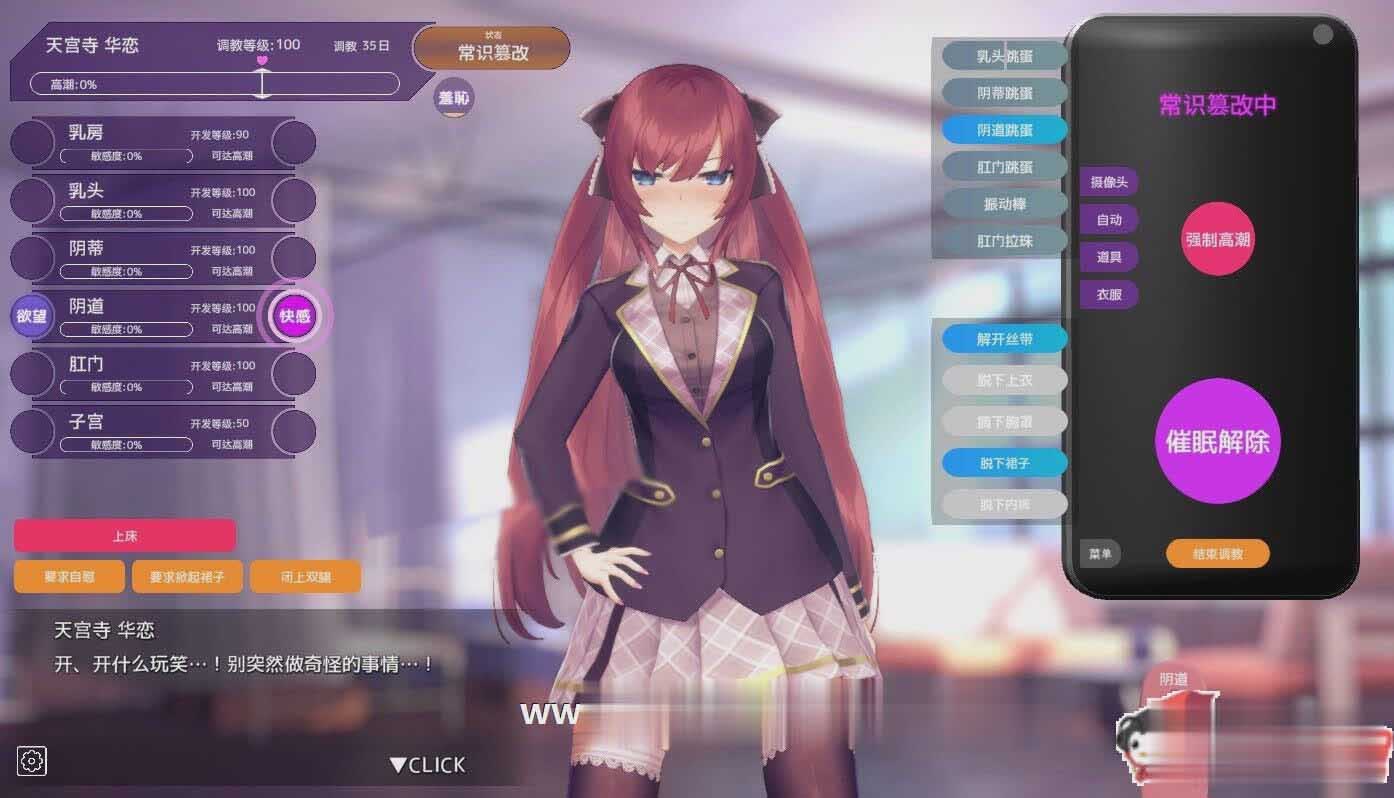The width and height of the screenshot is (1394, 798).
Task: Advance the dialogue with the CLICK prompt
Action: [428, 765]
